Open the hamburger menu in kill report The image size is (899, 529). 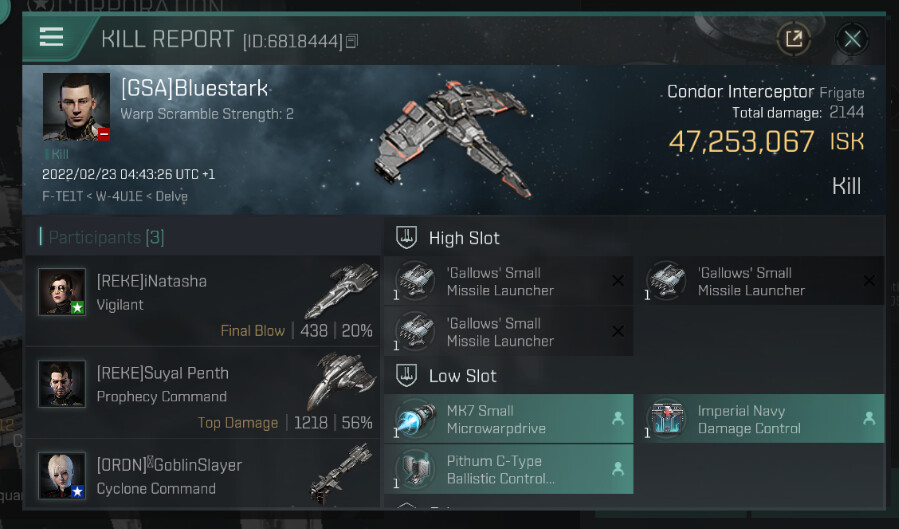coord(52,38)
